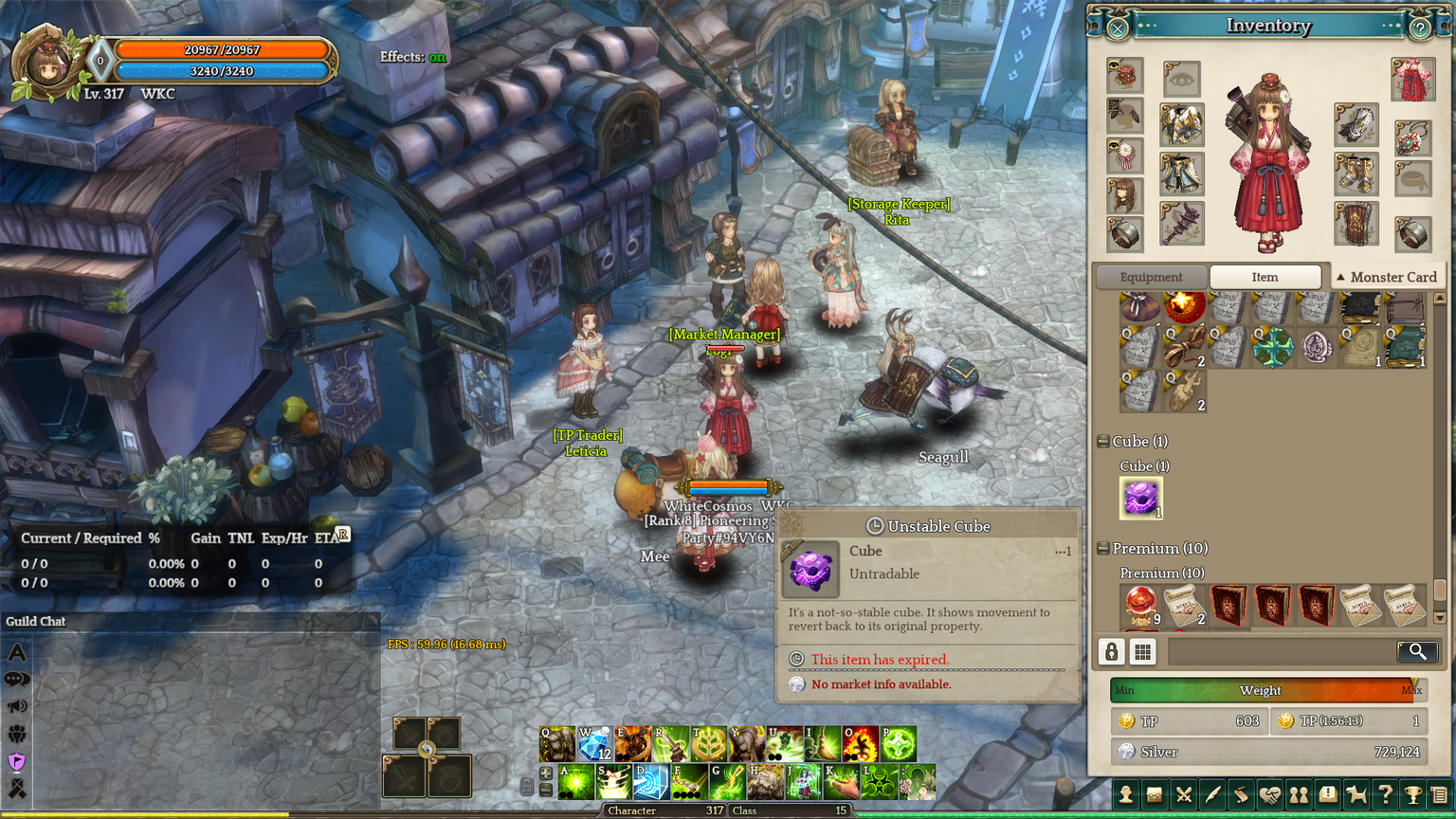Open the question mark help menu icon

[1384, 795]
